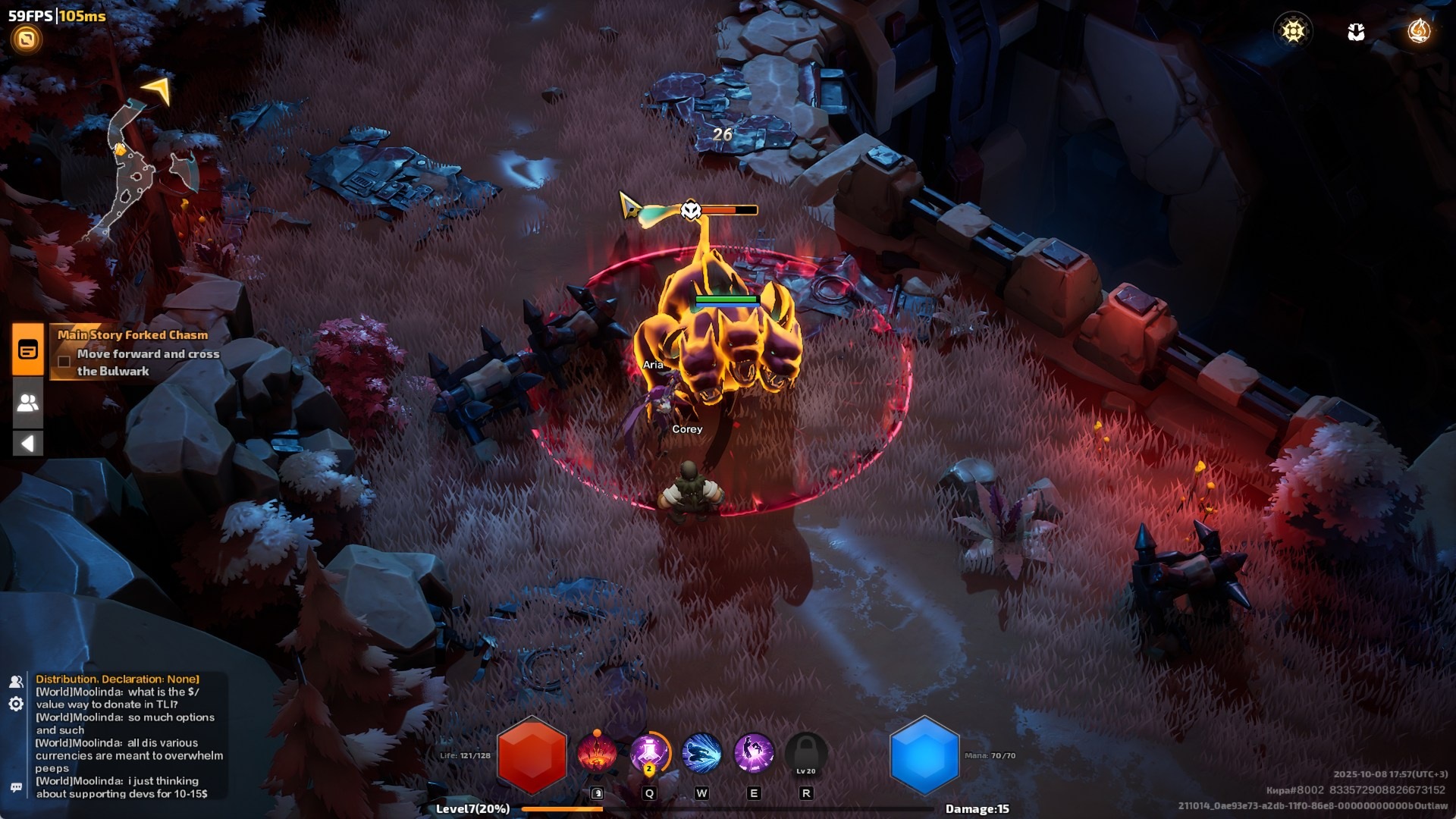Viewport: 1456px width, 819px height.
Task: Open the gear-shaped settings icon
Action: pos(1293,31)
